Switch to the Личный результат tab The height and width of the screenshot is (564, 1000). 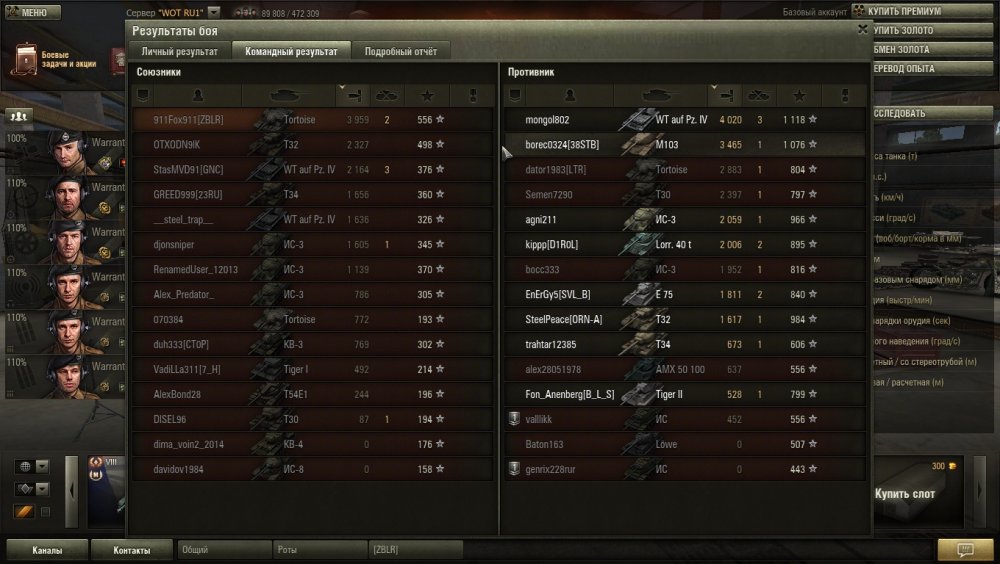(x=180, y=51)
